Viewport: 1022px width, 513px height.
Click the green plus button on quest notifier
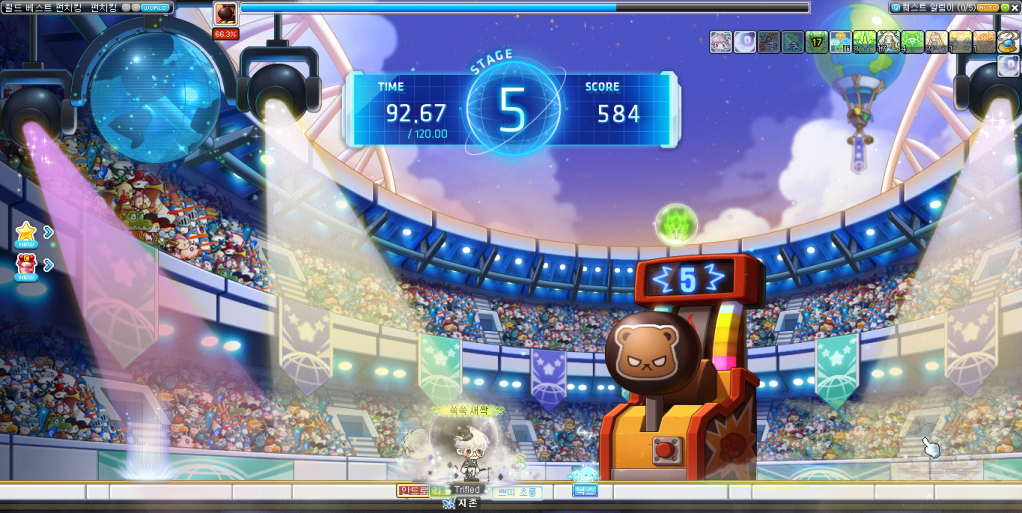click(1003, 7)
